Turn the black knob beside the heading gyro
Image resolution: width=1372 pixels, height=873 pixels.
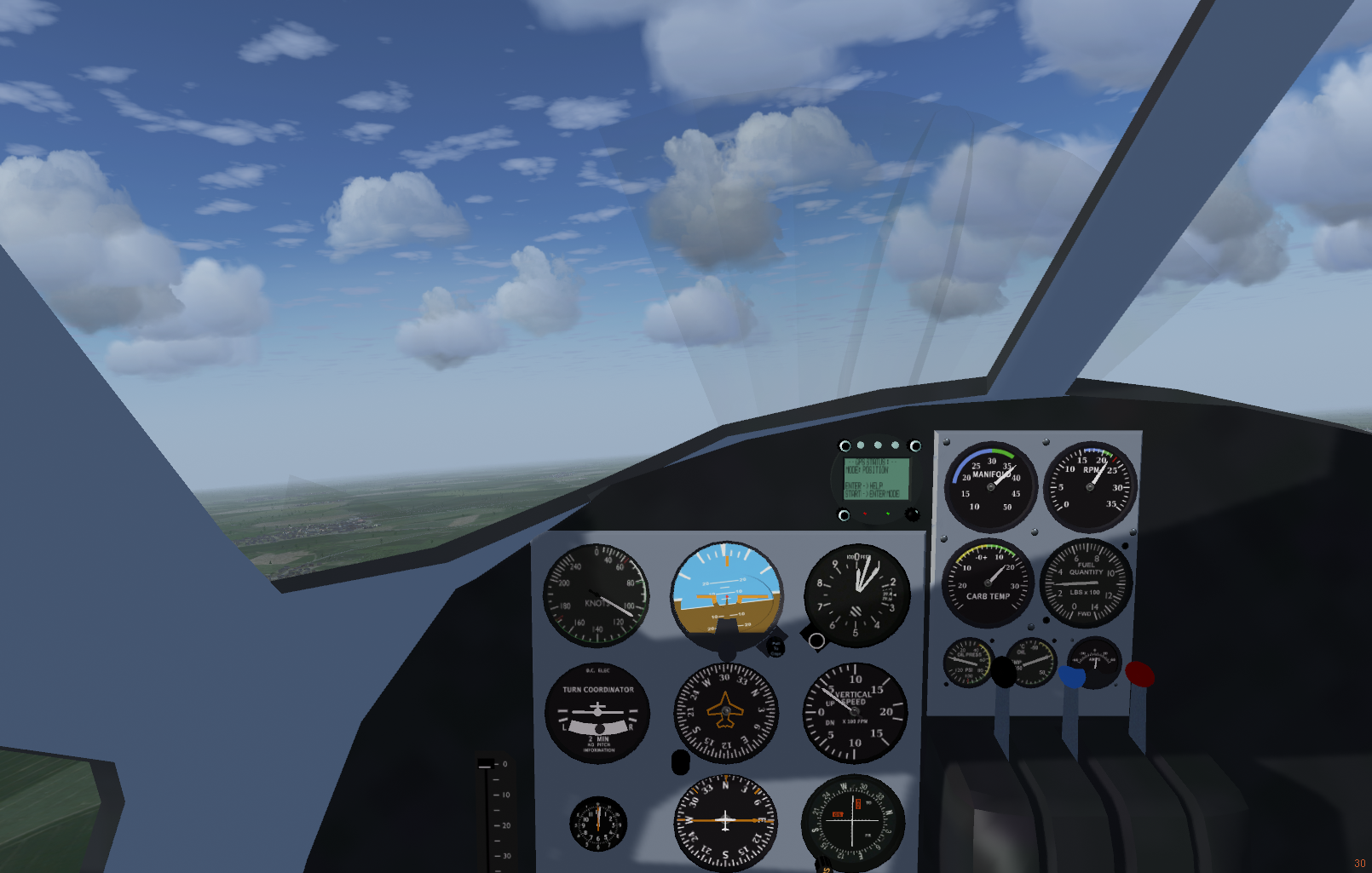pos(680,762)
